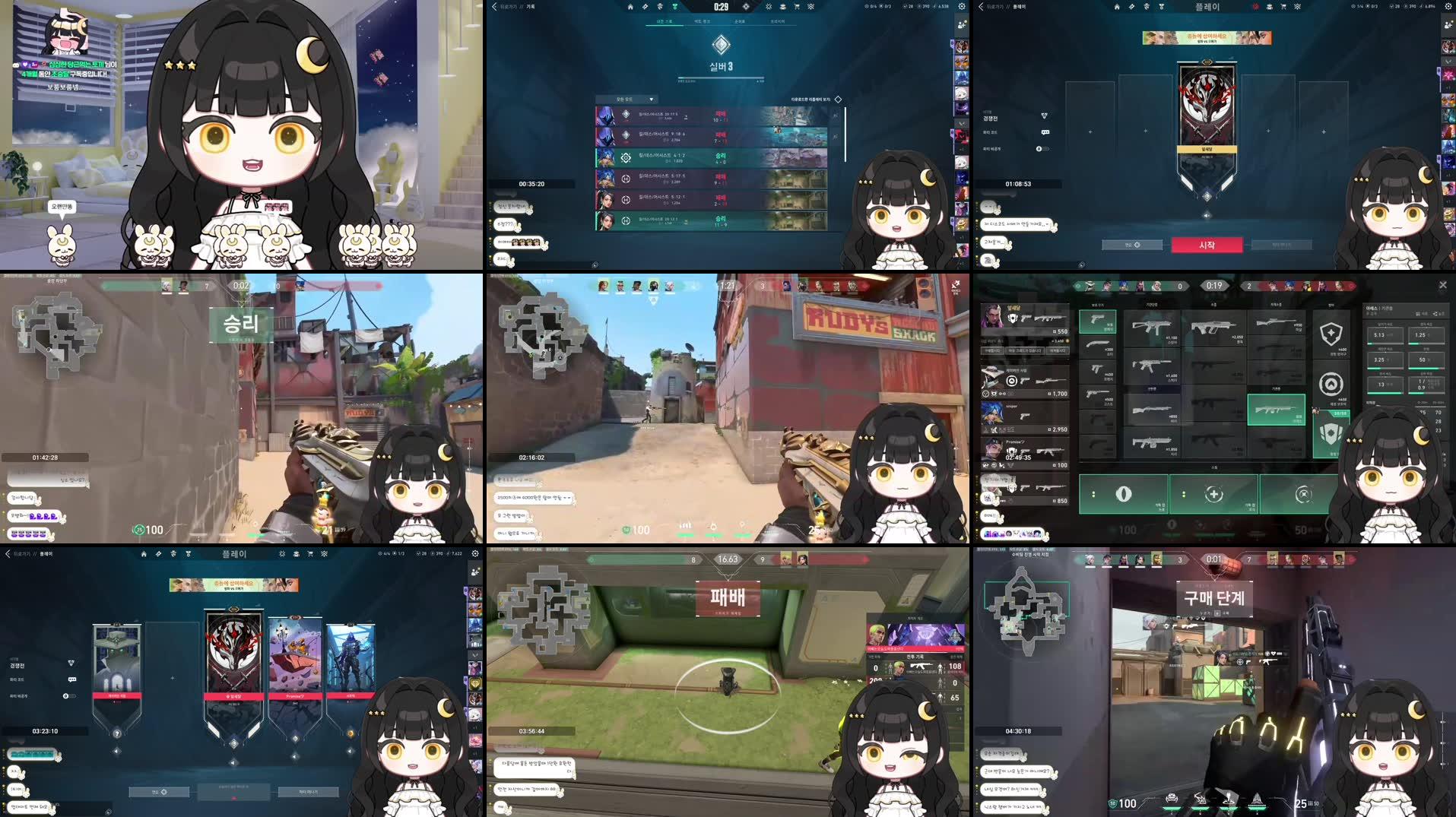This screenshot has width=1456, height=817.
Task: Click the Home icon in the top navigation bar
Action: tap(630, 7)
